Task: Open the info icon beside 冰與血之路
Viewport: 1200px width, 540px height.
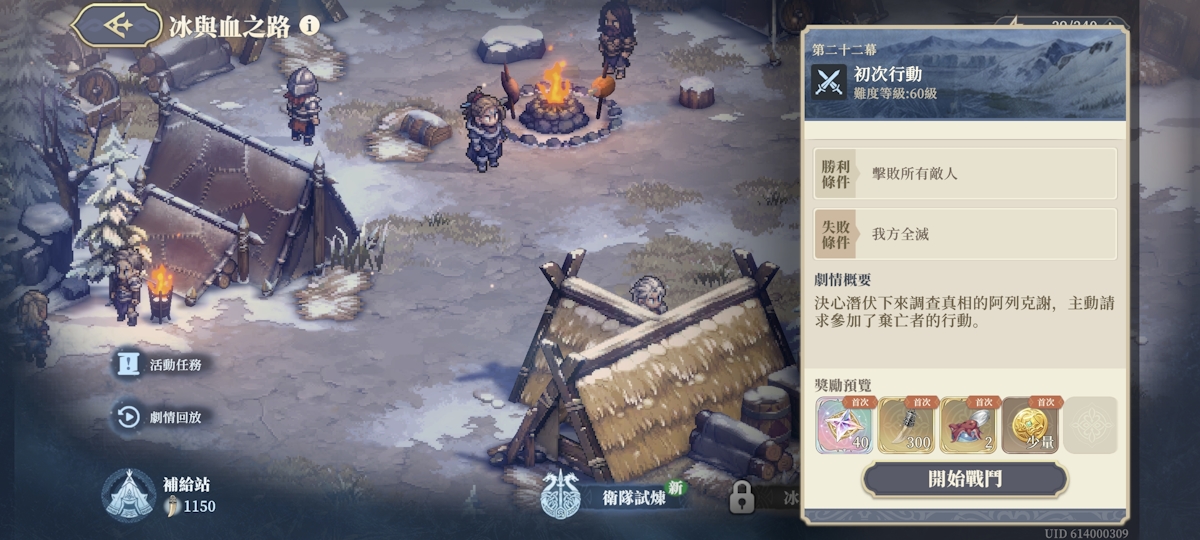Action: point(310,25)
